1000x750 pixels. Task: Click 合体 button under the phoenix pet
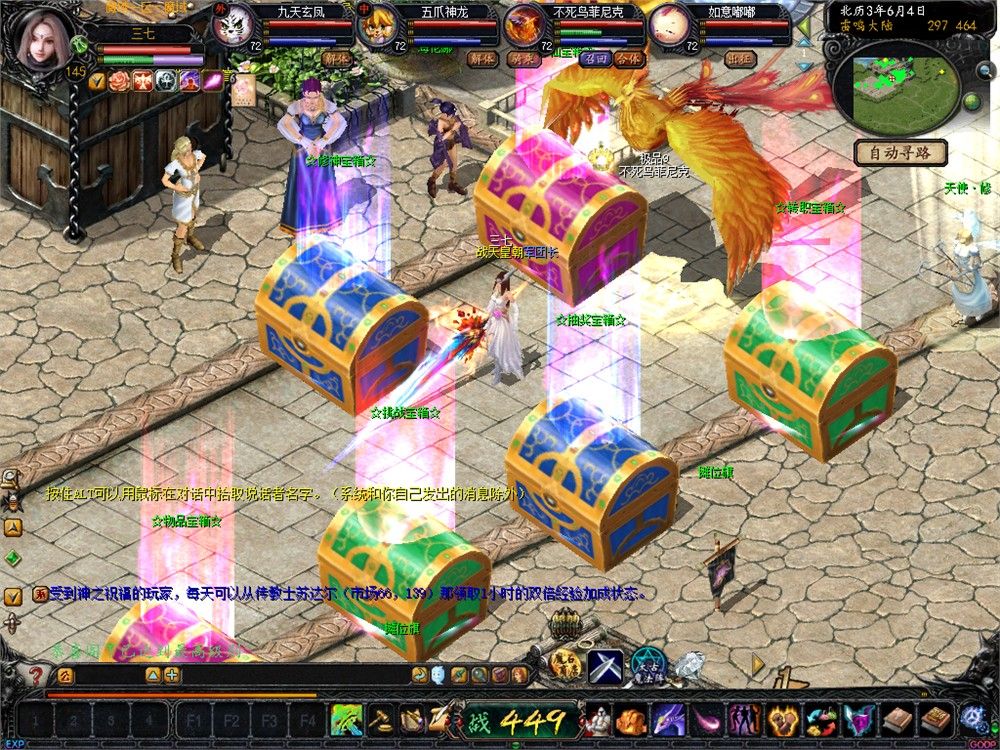[629, 58]
